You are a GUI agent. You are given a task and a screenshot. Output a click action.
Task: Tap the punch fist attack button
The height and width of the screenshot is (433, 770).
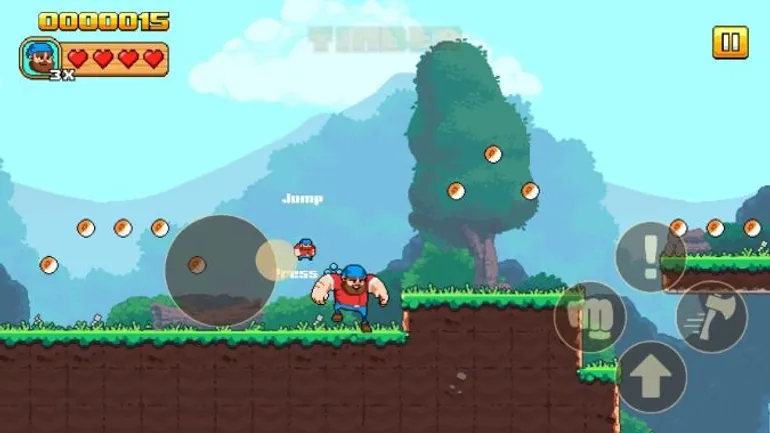click(x=590, y=316)
